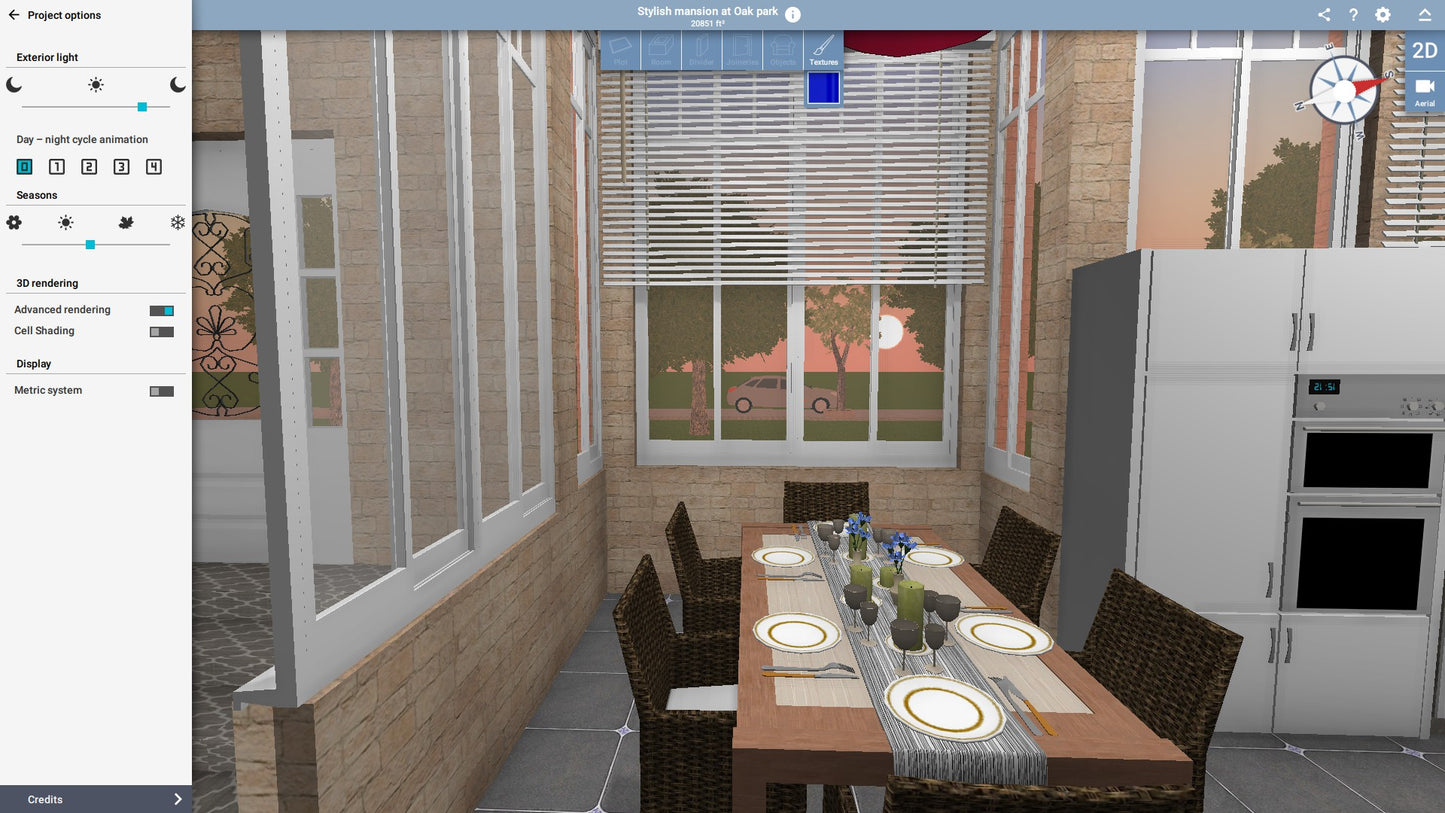Open the Help panel
Screen dimensions: 1445x813
[x=1353, y=15]
